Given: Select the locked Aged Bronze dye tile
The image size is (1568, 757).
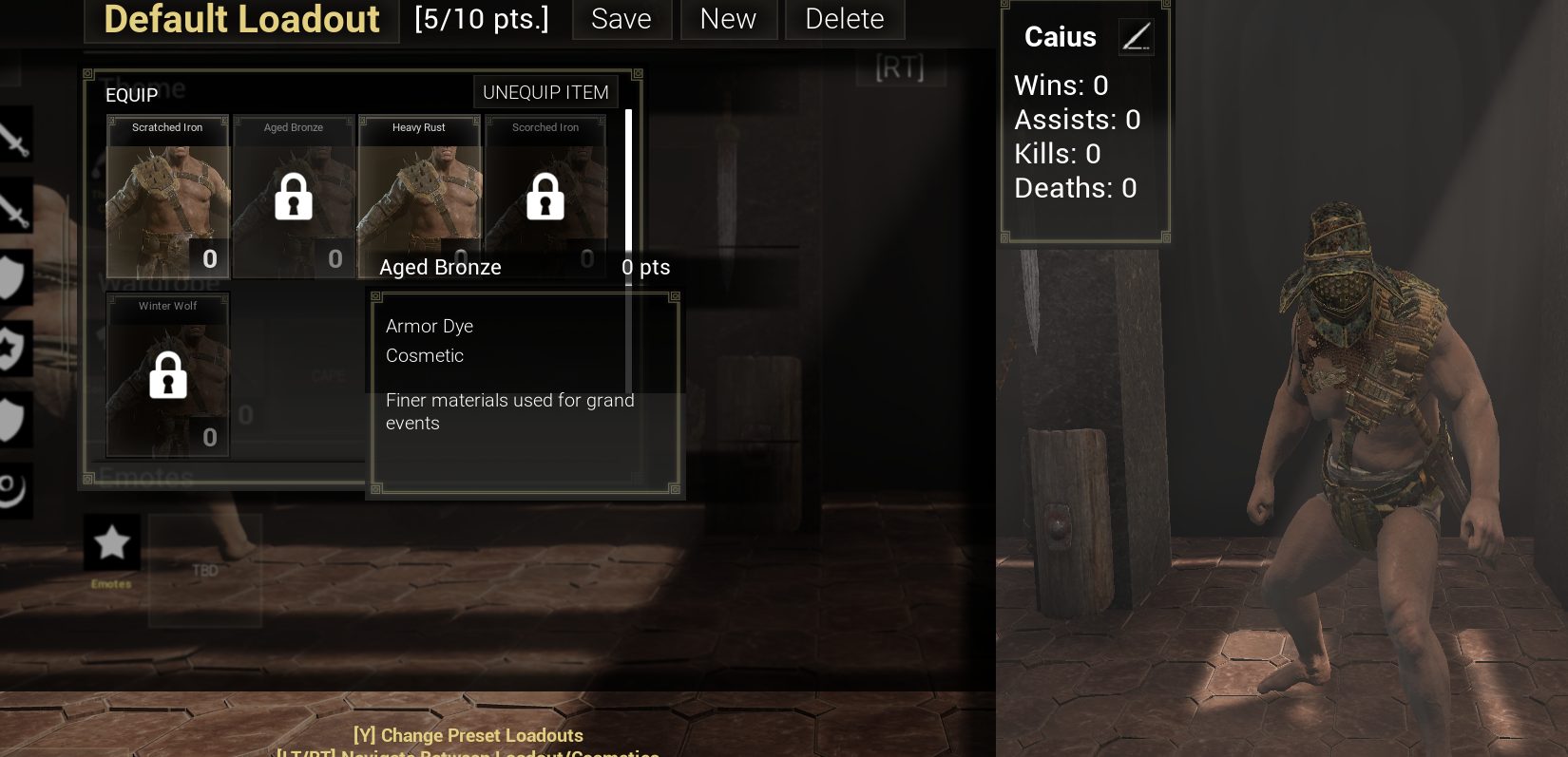Looking at the screenshot, I should [x=294, y=197].
